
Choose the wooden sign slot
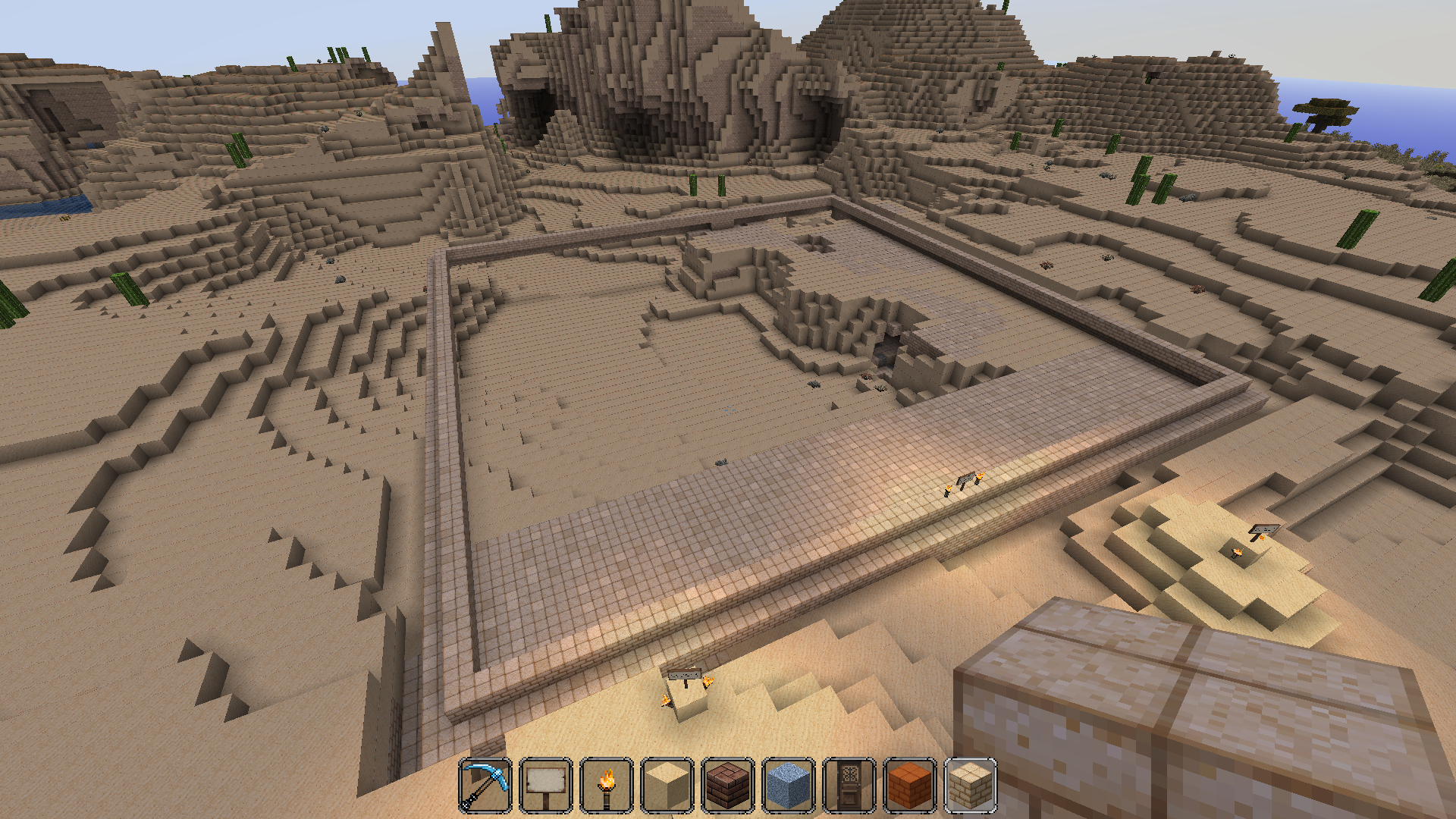click(546, 786)
